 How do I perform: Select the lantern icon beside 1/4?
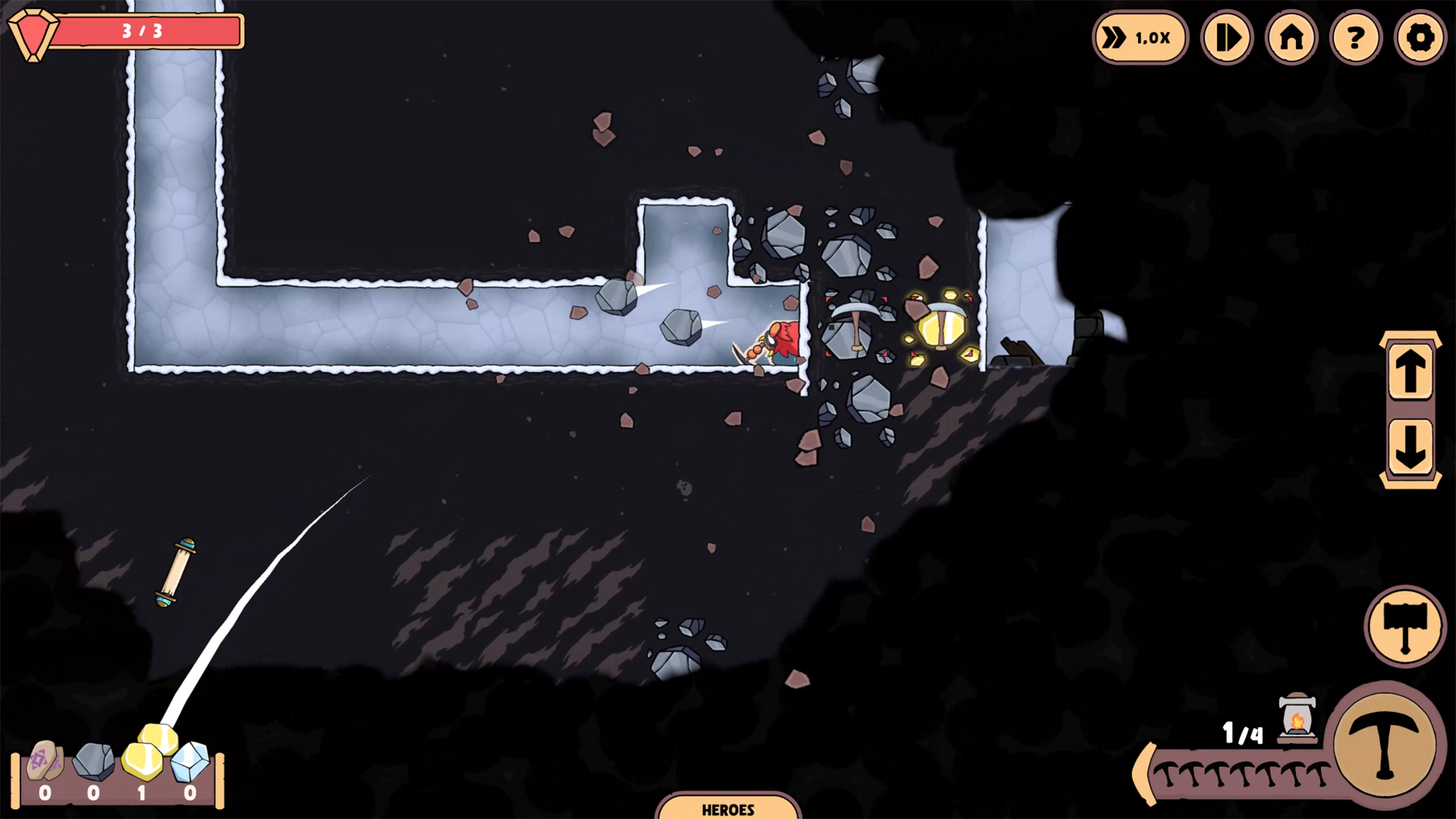(x=1297, y=717)
